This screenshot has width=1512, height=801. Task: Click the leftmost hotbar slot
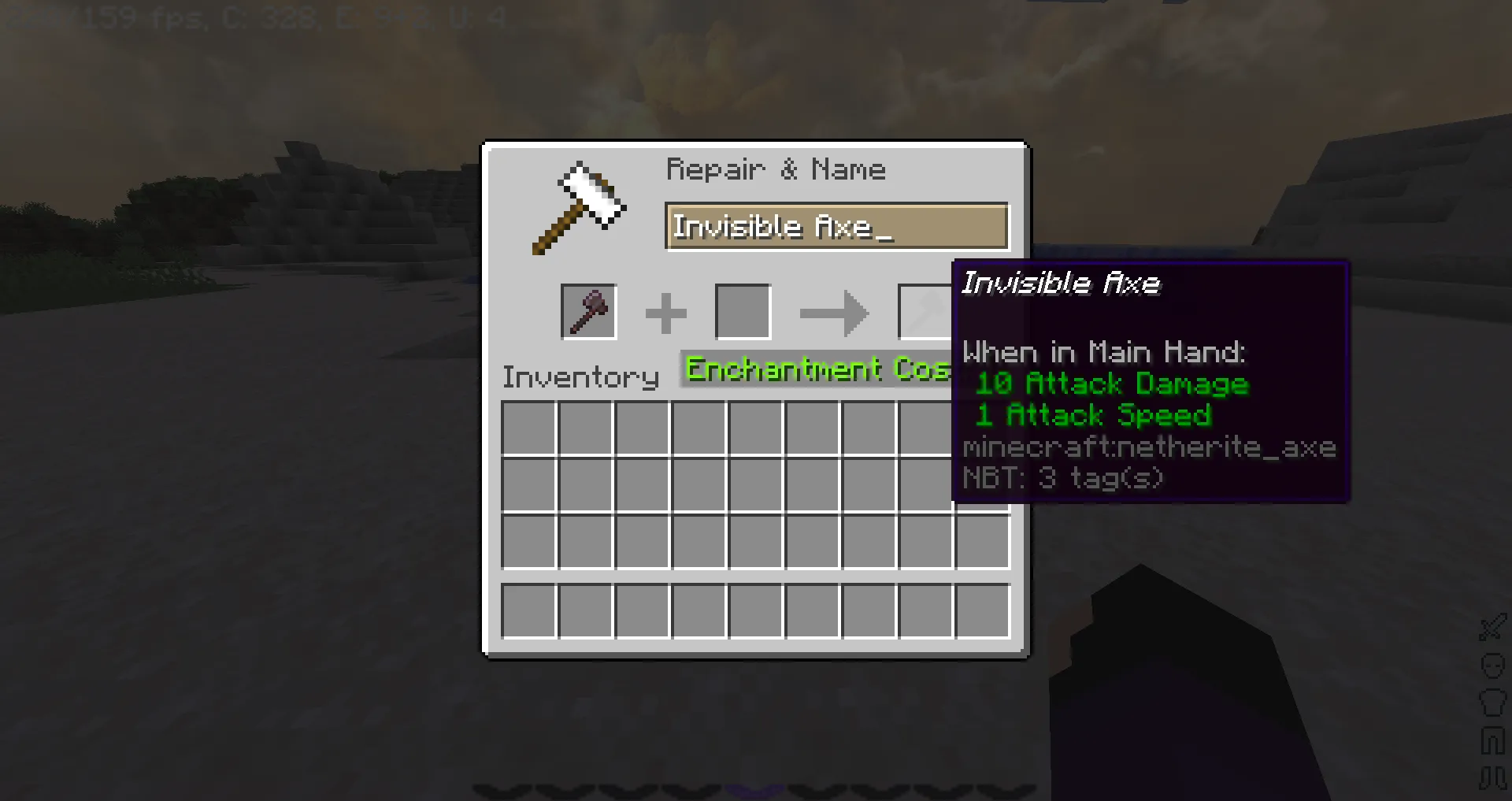528,610
